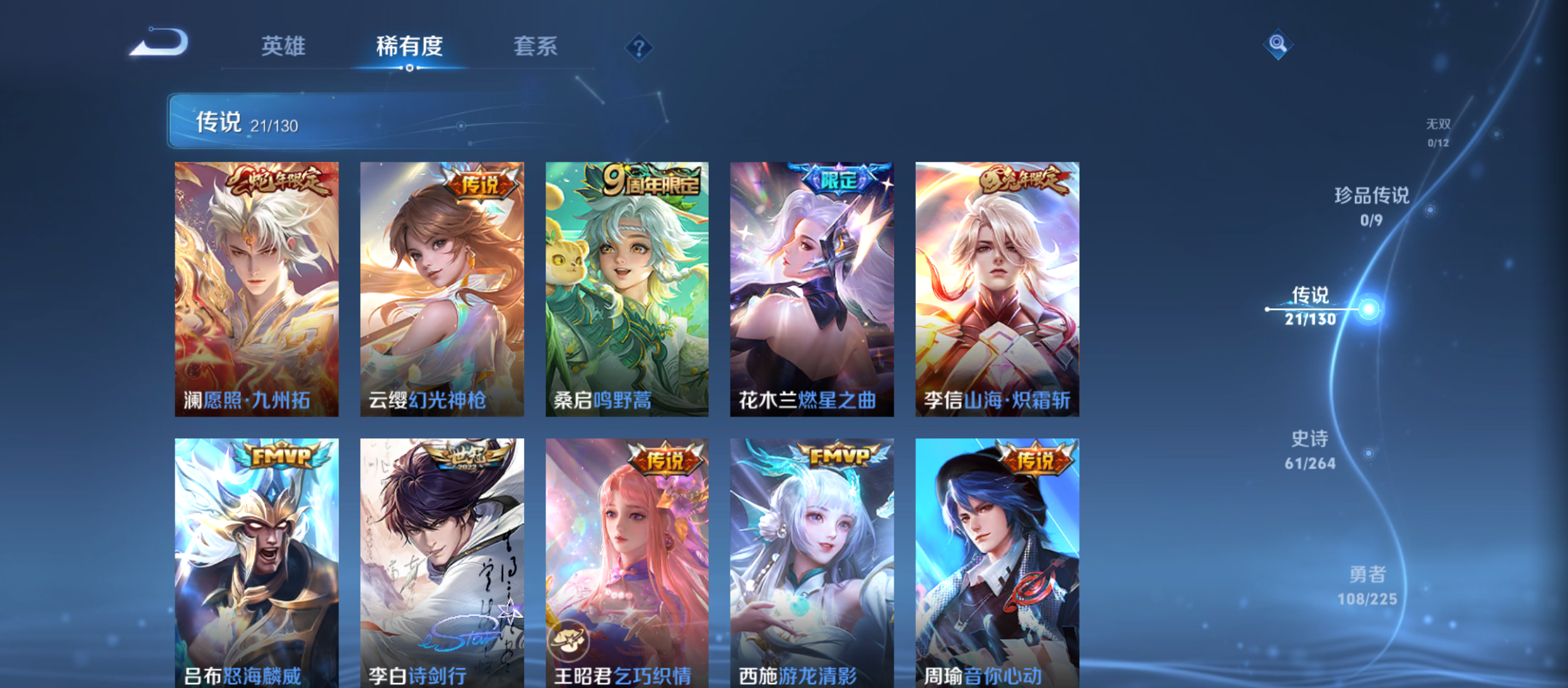1568x688 pixels.
Task: Click the 限定 badge on 花木兰's card
Action: click(x=838, y=179)
